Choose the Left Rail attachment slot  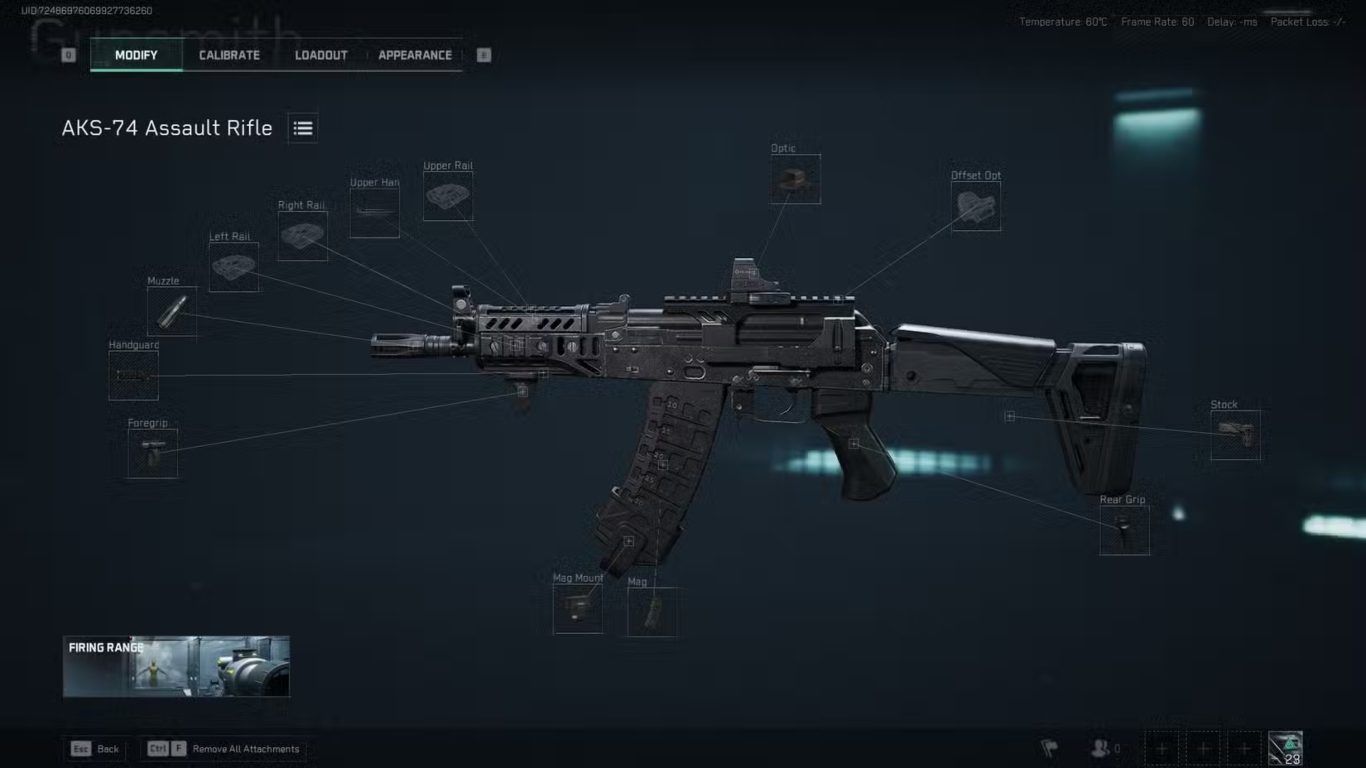pyautogui.click(x=234, y=267)
